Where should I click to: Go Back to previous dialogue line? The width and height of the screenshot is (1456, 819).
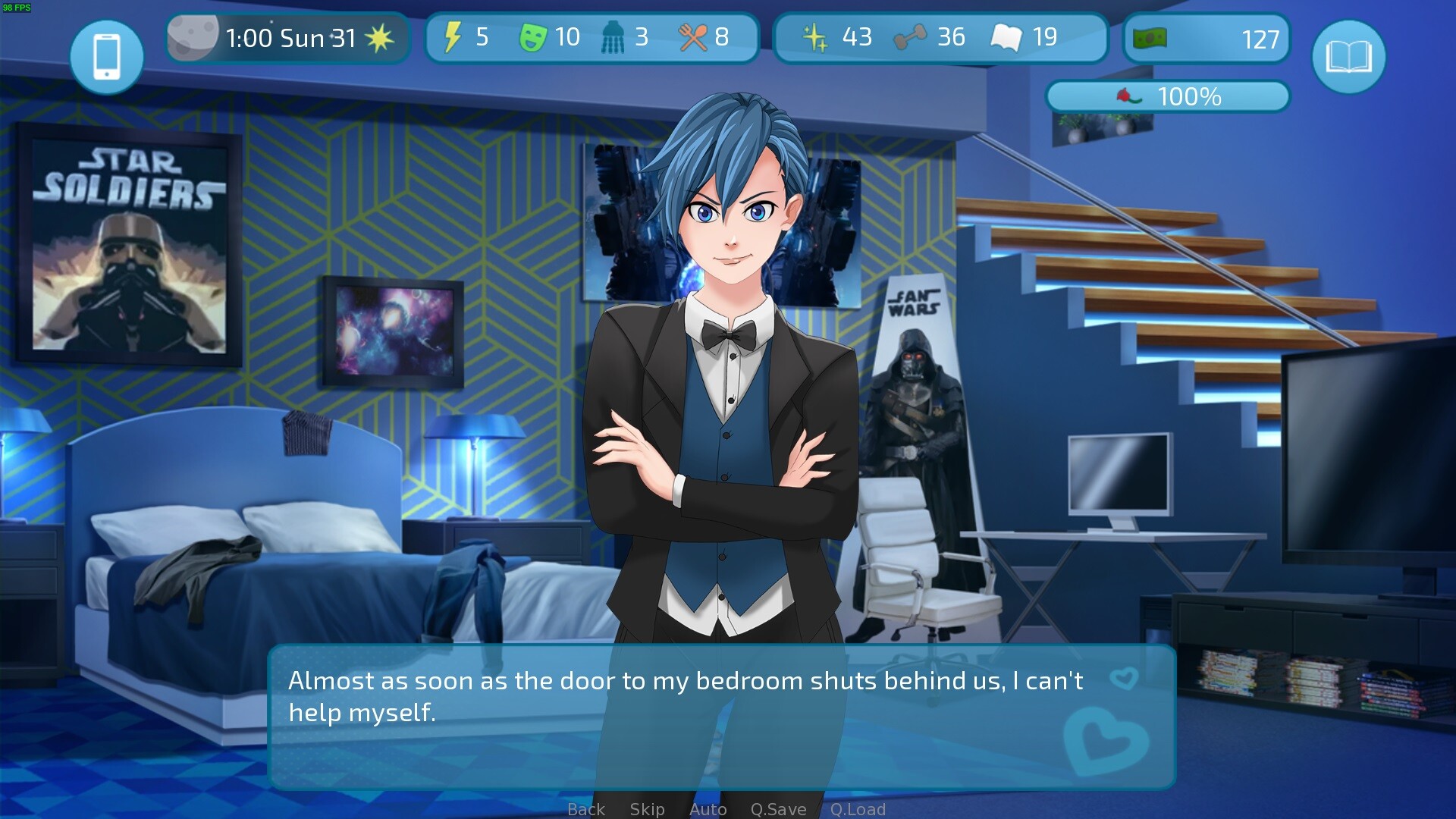(x=586, y=809)
